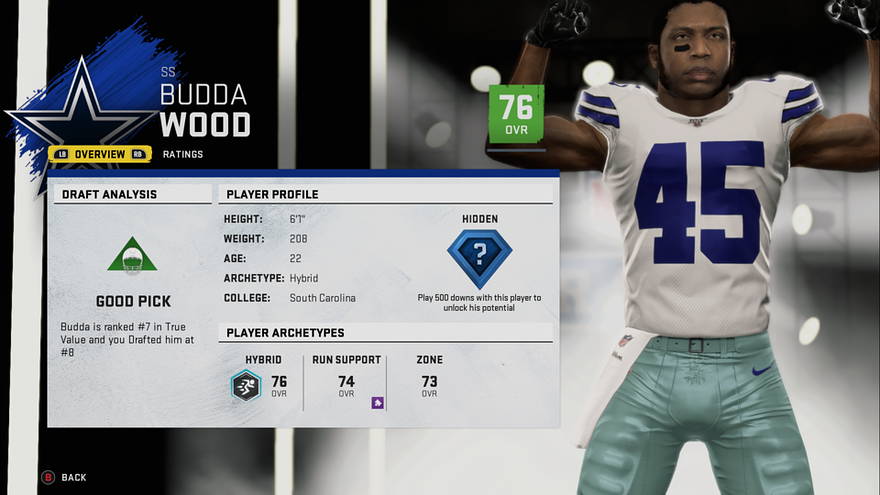The image size is (880, 495).
Task: Go back using the Back button
Action: point(64,477)
